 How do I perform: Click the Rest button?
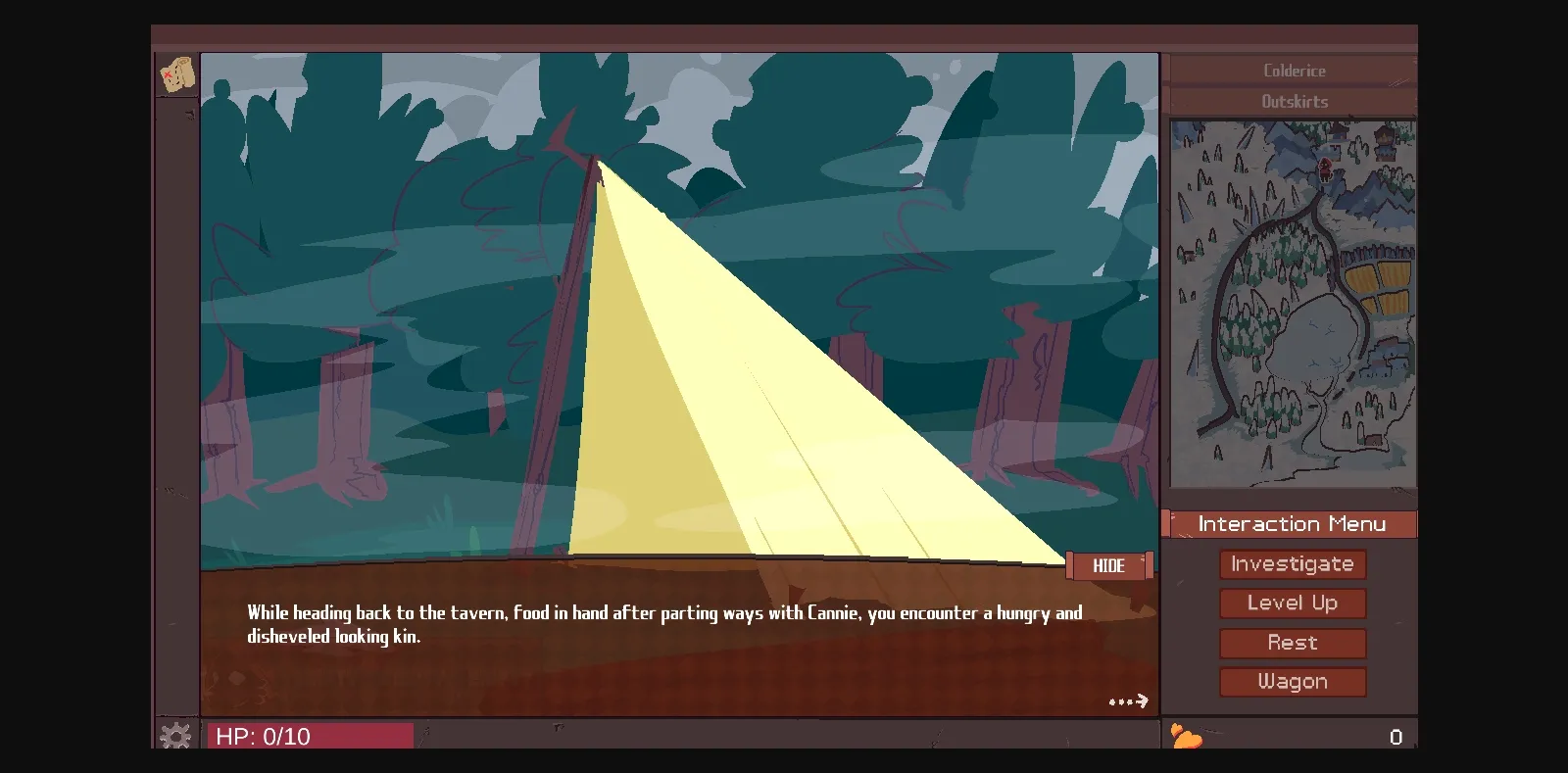point(1293,643)
